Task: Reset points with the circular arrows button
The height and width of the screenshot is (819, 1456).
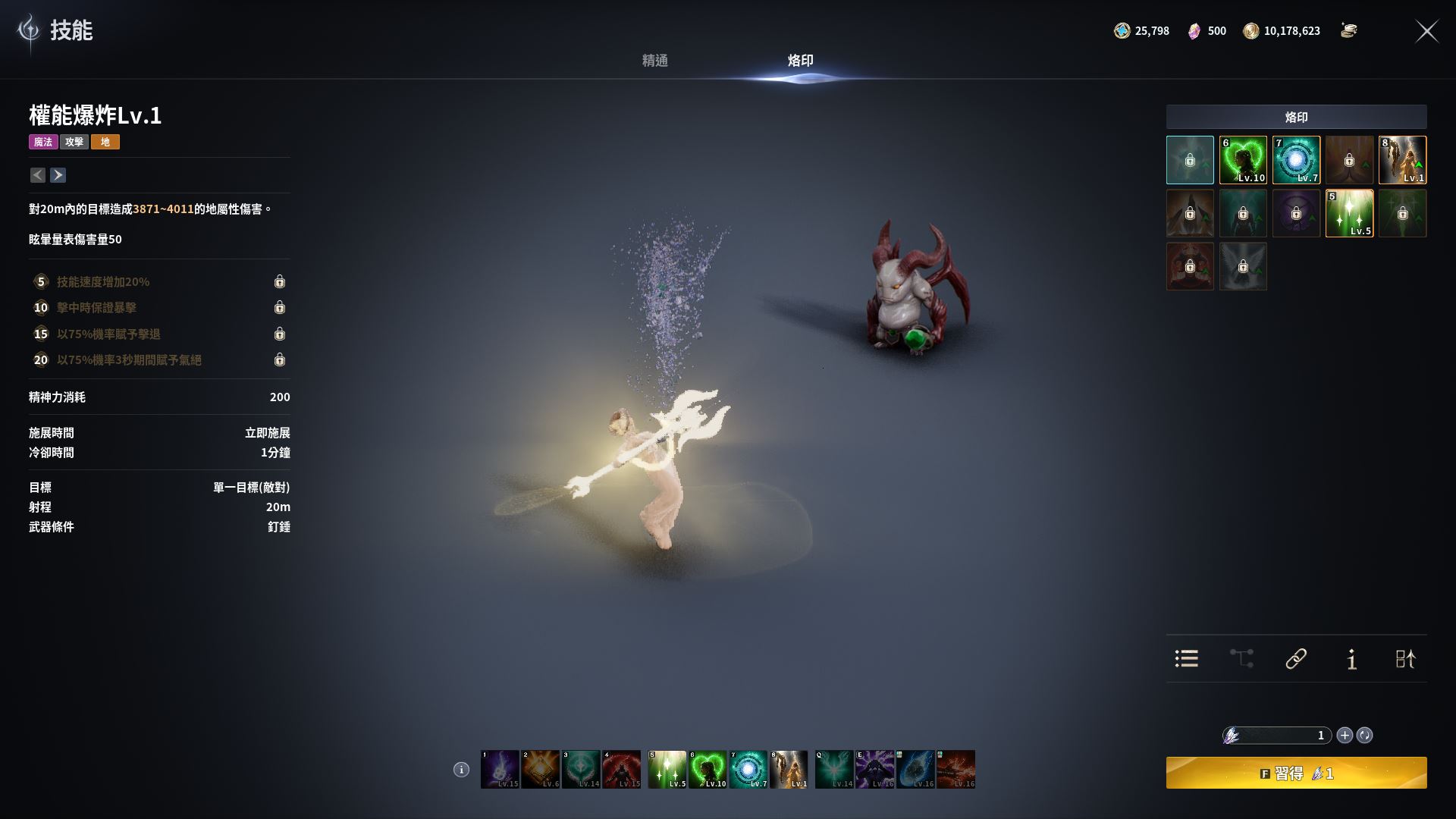Action: [1364, 735]
